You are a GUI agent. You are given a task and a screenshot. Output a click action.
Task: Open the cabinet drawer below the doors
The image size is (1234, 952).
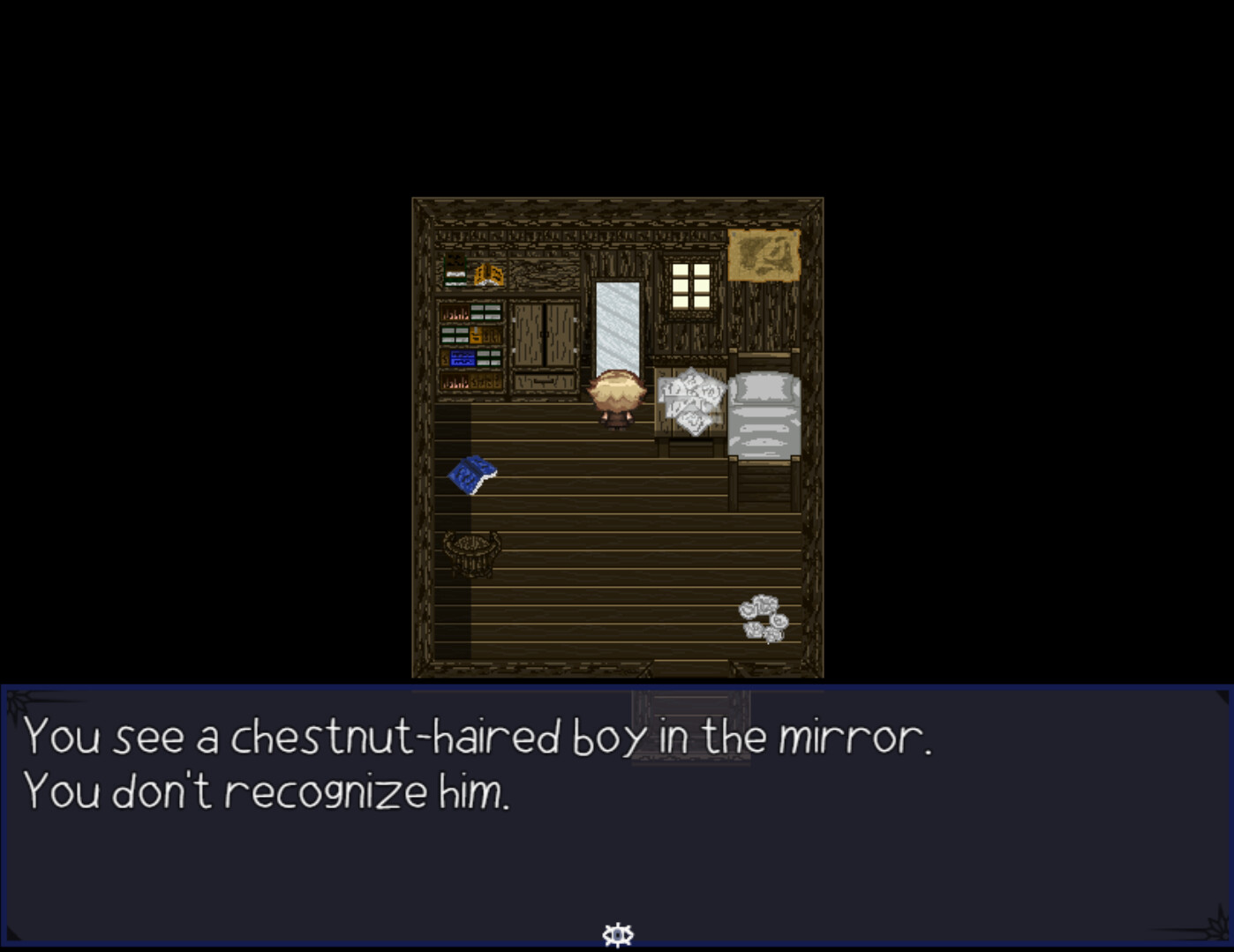545,381
